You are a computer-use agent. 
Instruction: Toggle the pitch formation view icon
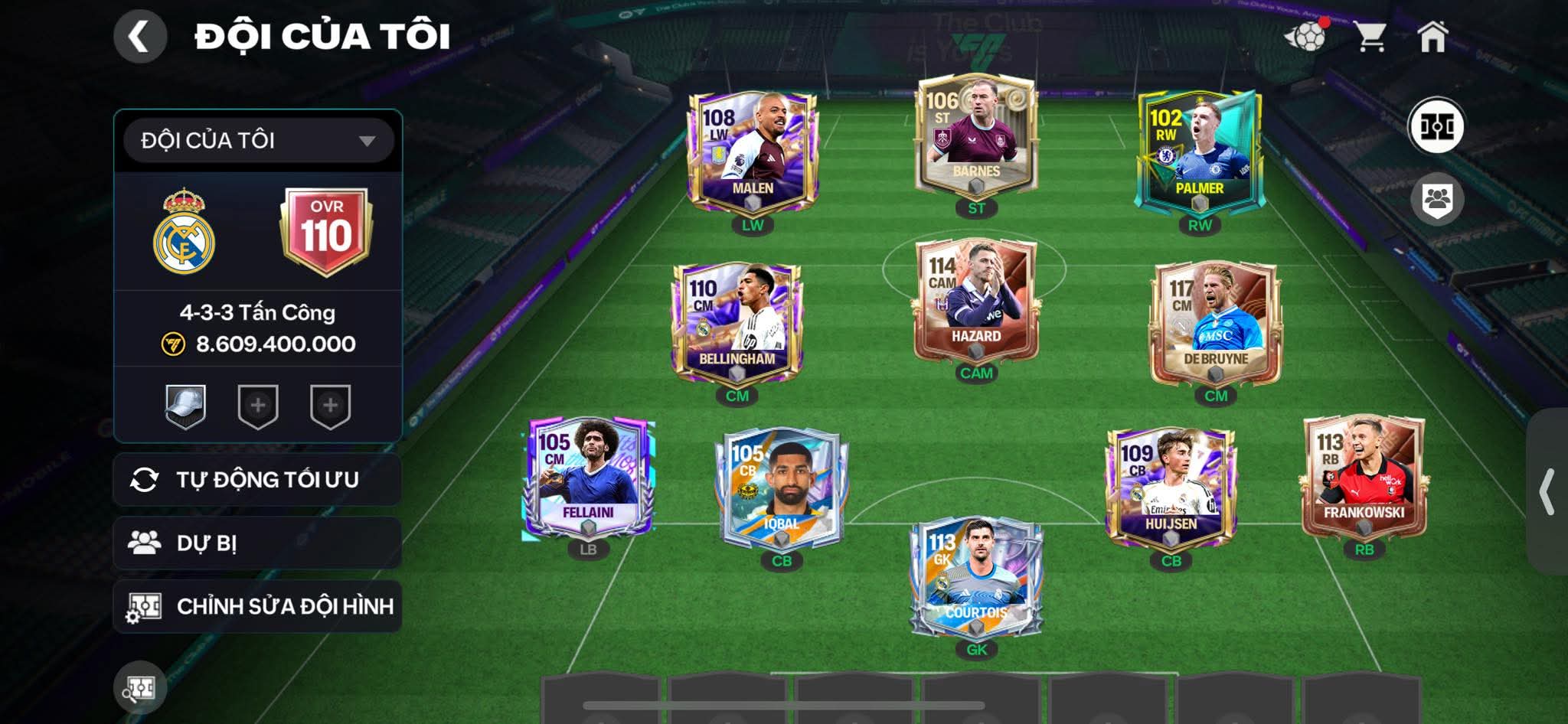point(1436,126)
